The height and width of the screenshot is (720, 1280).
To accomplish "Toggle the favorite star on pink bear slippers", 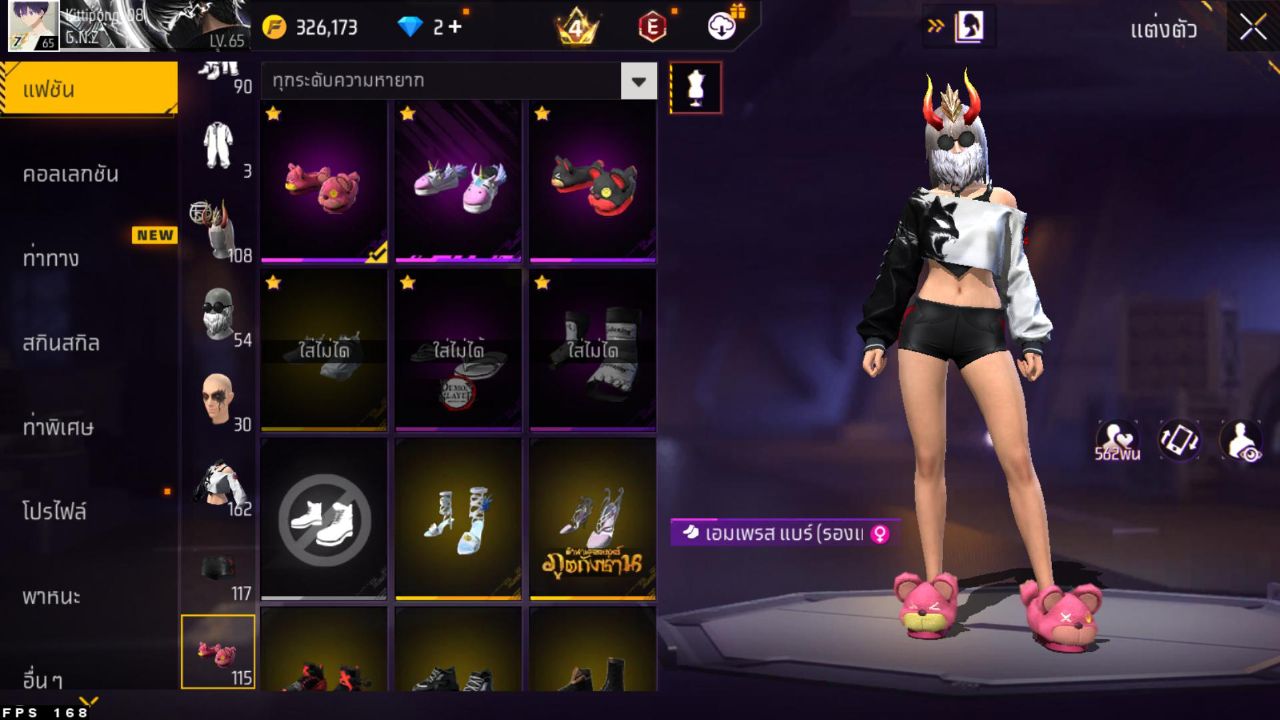I will (271, 114).
